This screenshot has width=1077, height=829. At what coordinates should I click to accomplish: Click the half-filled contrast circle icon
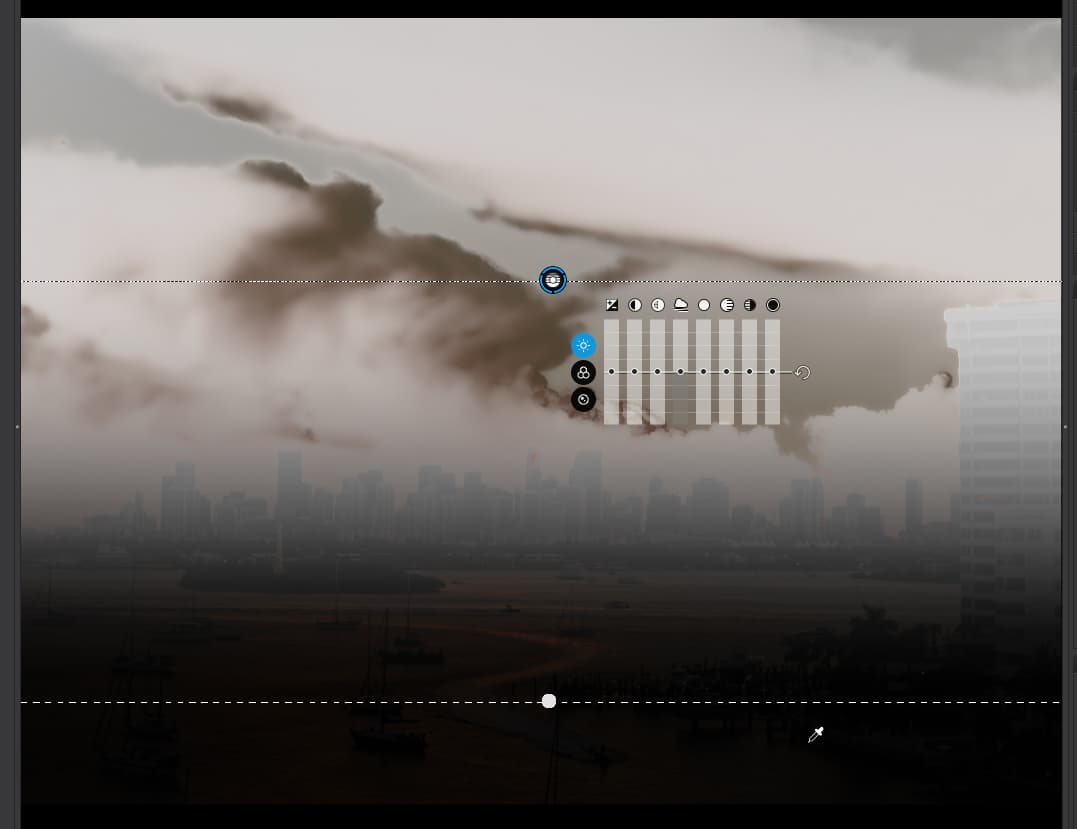click(x=635, y=305)
